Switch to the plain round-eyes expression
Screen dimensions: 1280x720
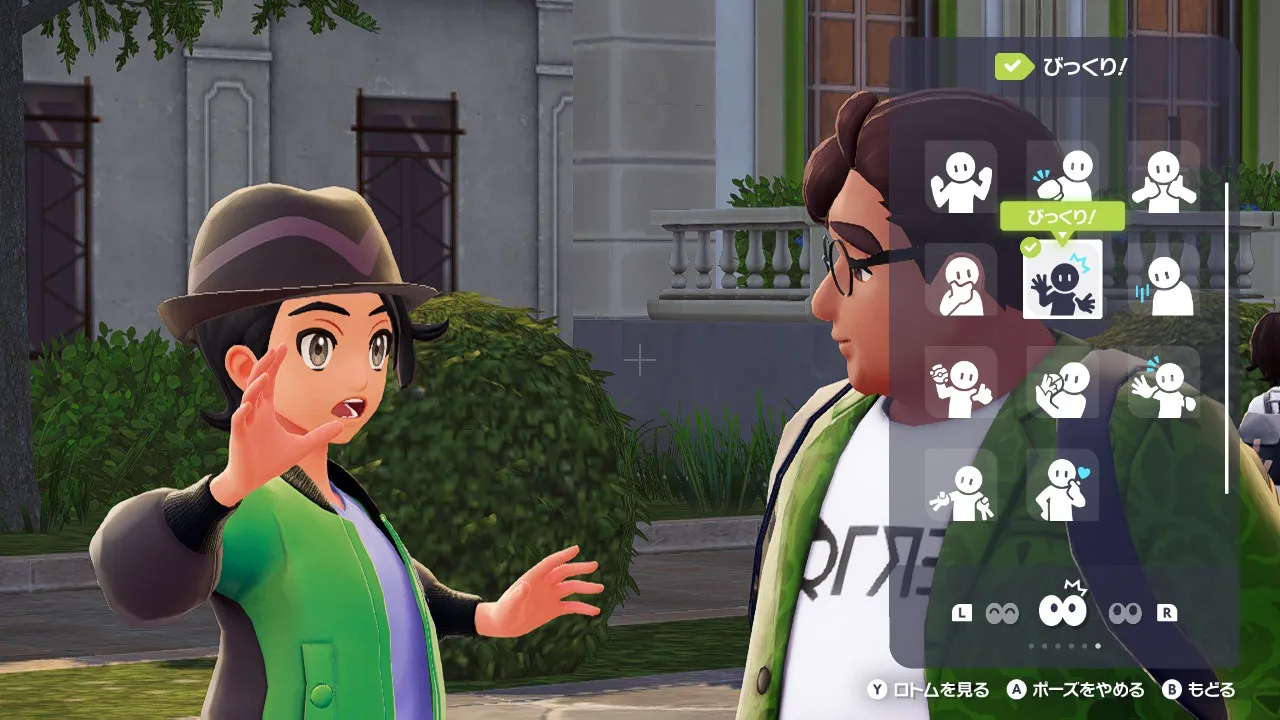(x=1124, y=613)
